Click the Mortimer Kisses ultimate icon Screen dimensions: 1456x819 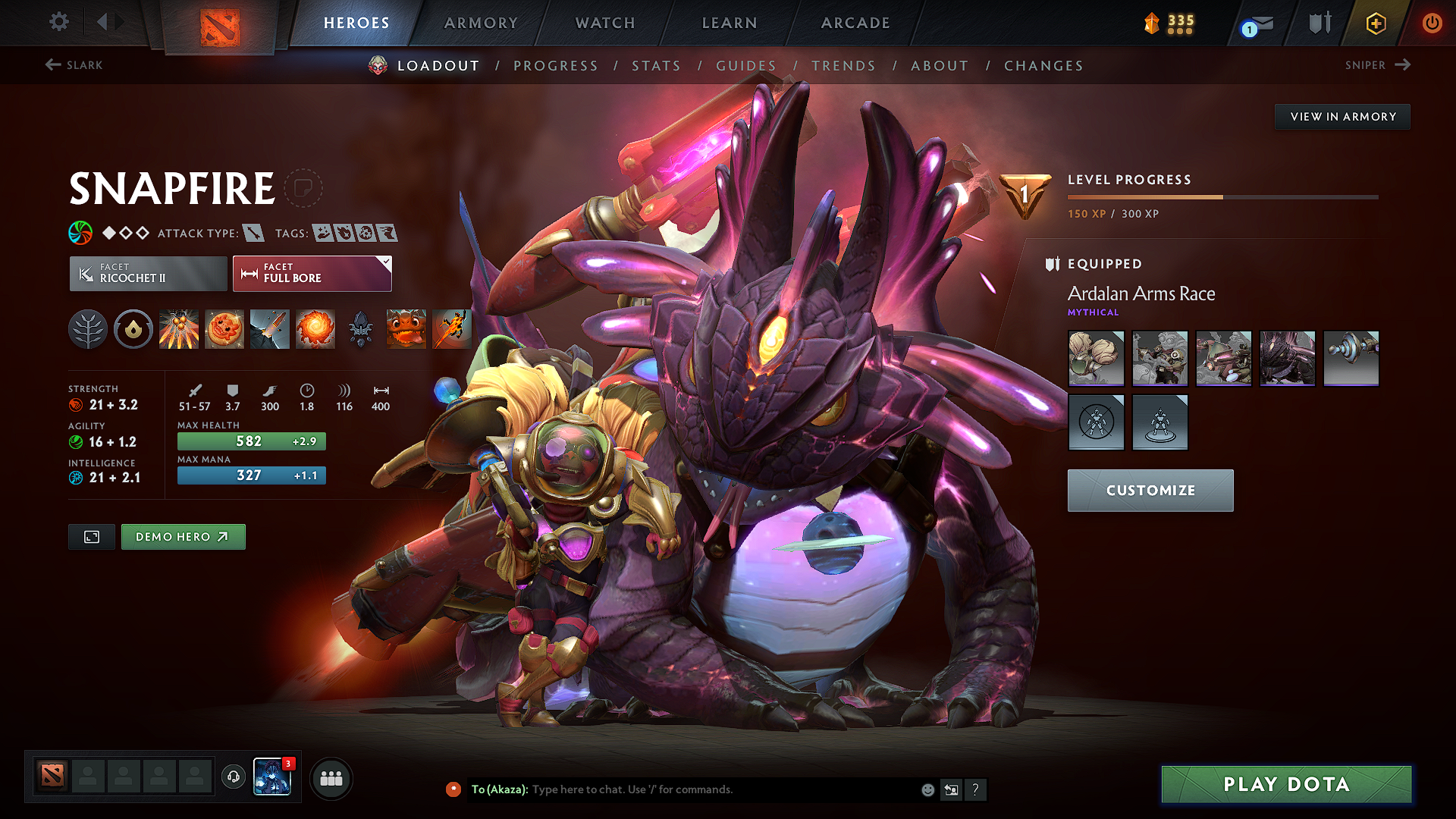315,328
